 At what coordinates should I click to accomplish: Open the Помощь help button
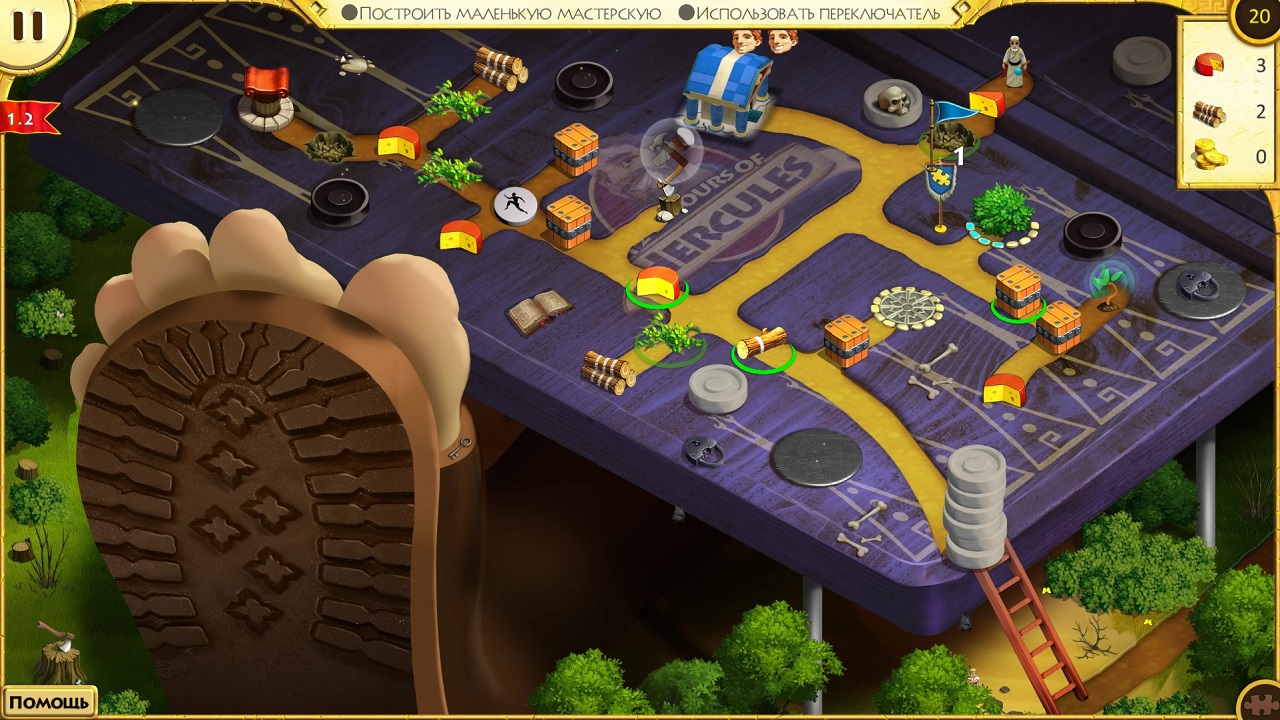point(49,701)
